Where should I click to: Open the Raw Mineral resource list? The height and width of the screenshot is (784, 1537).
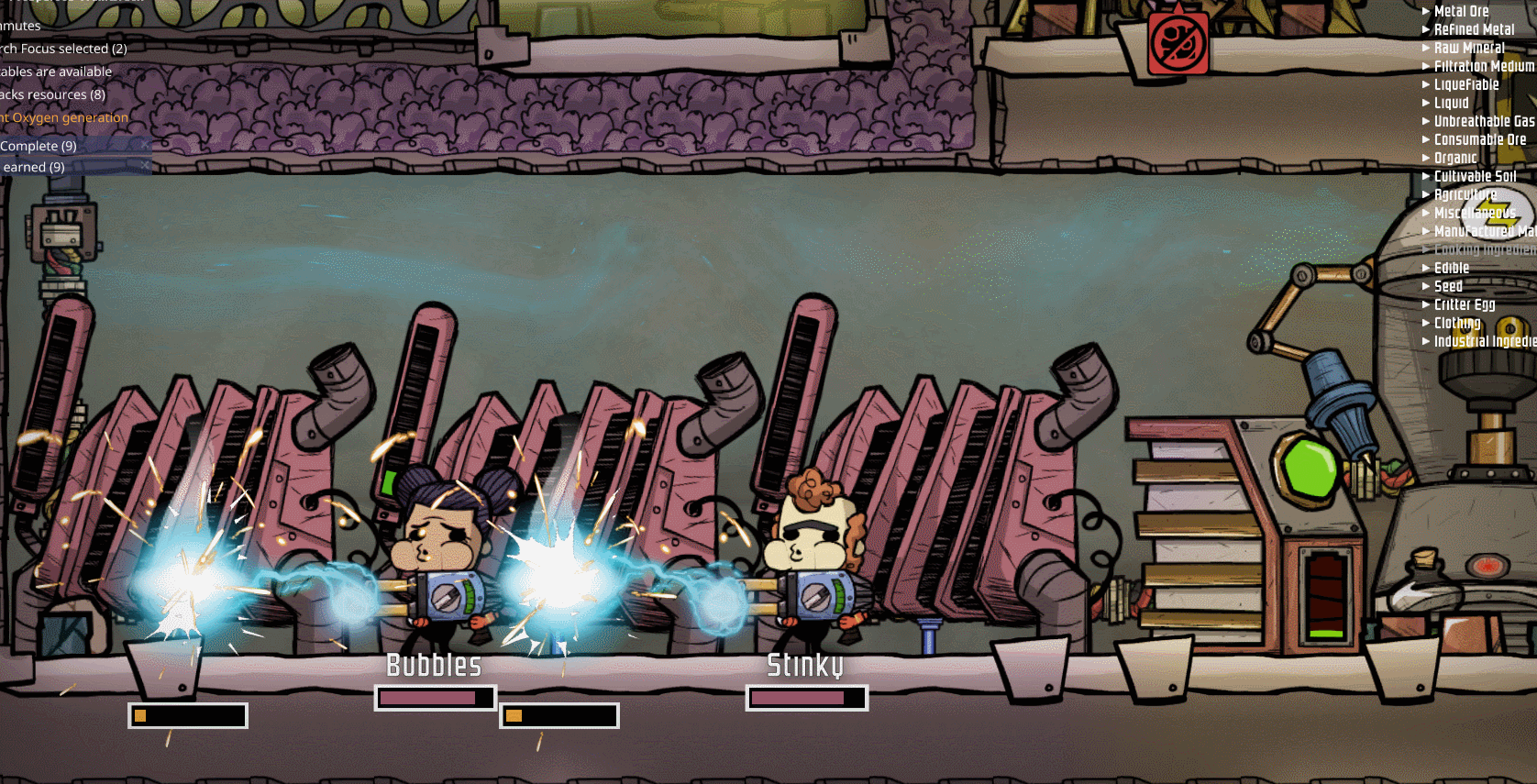[x=1468, y=48]
